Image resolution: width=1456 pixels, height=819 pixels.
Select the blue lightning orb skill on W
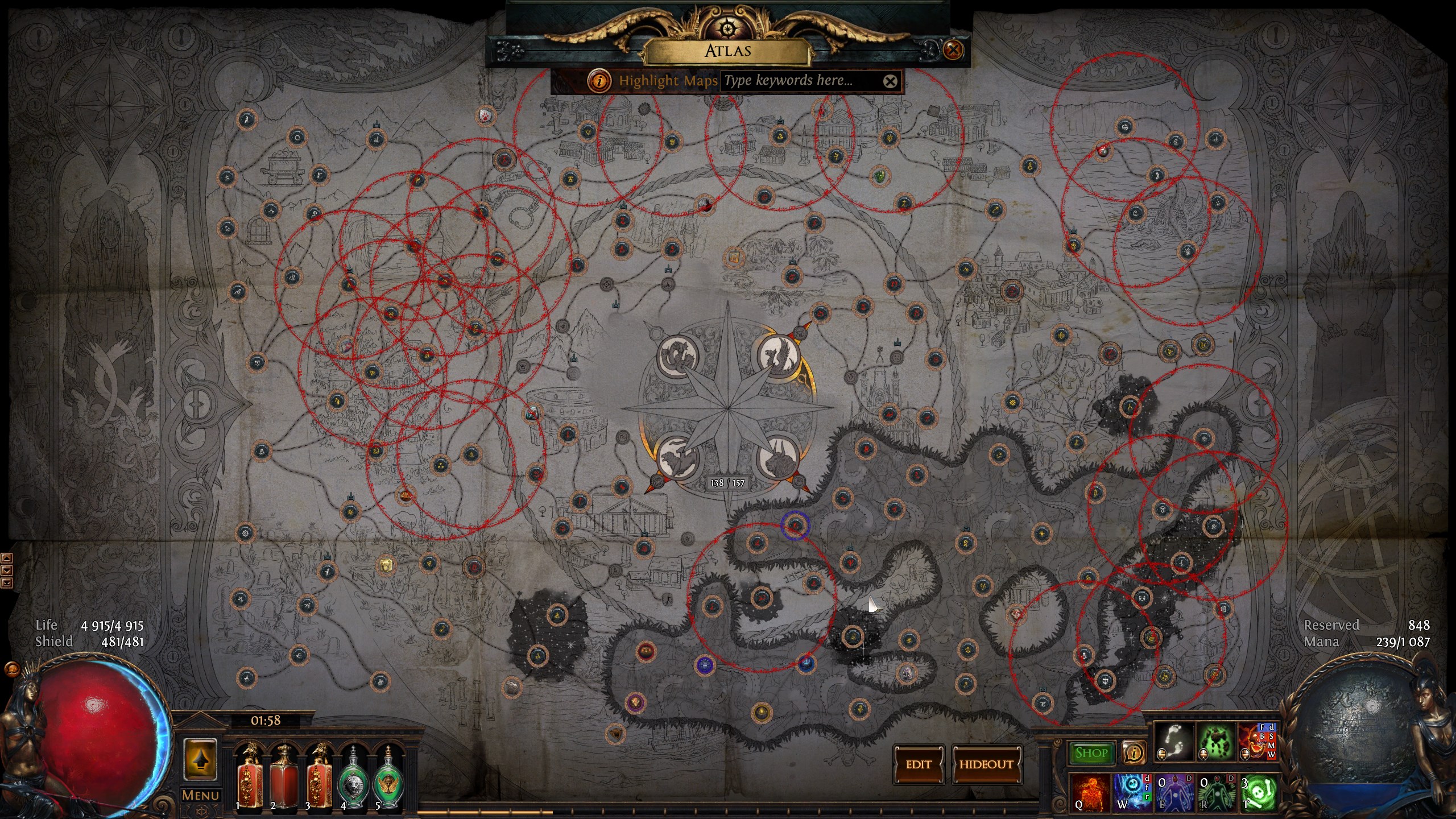(x=1131, y=793)
